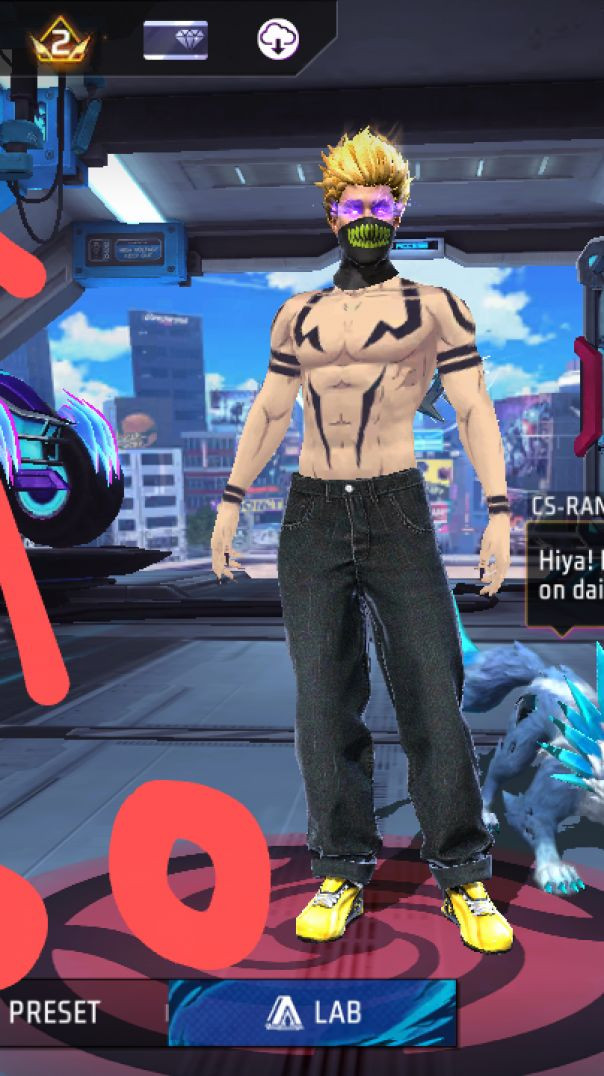
Task: Open the diamond card at top
Action: (175, 40)
